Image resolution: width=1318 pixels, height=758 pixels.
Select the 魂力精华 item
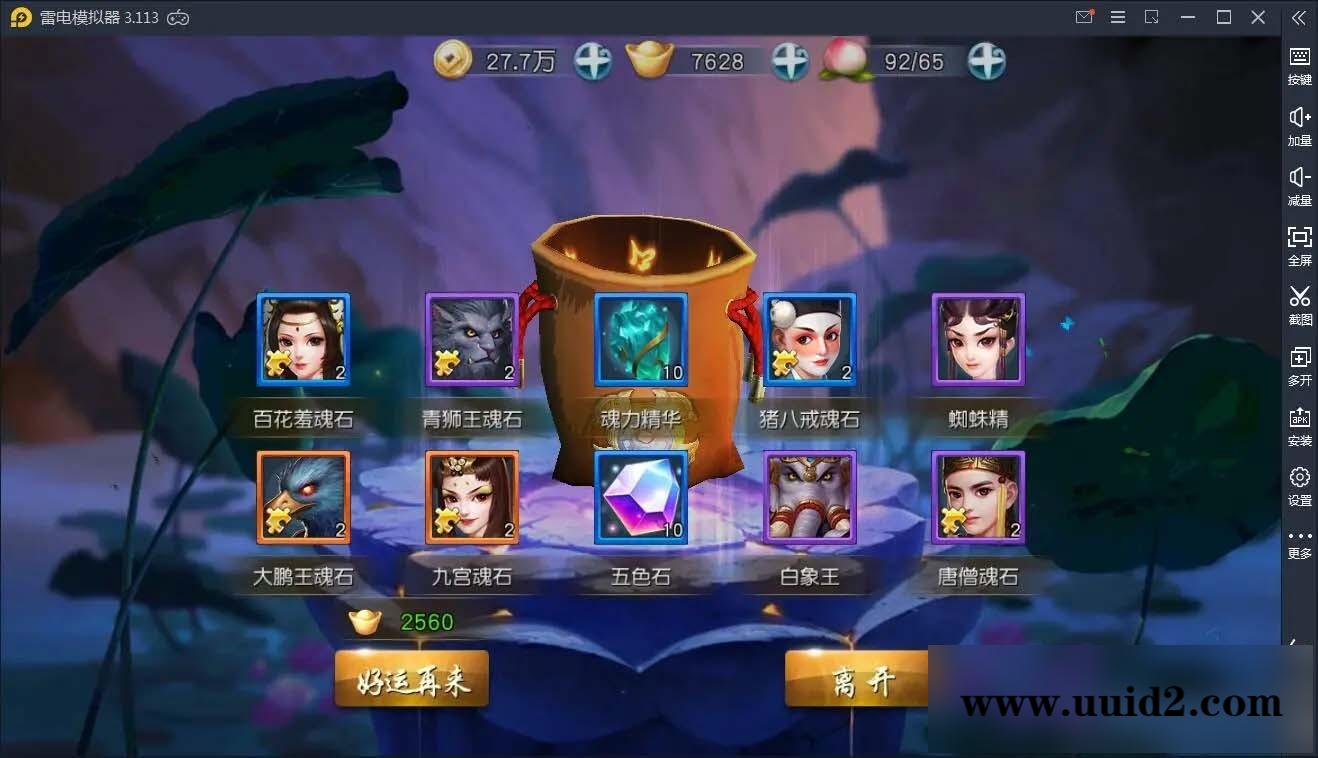pyautogui.click(x=640, y=340)
